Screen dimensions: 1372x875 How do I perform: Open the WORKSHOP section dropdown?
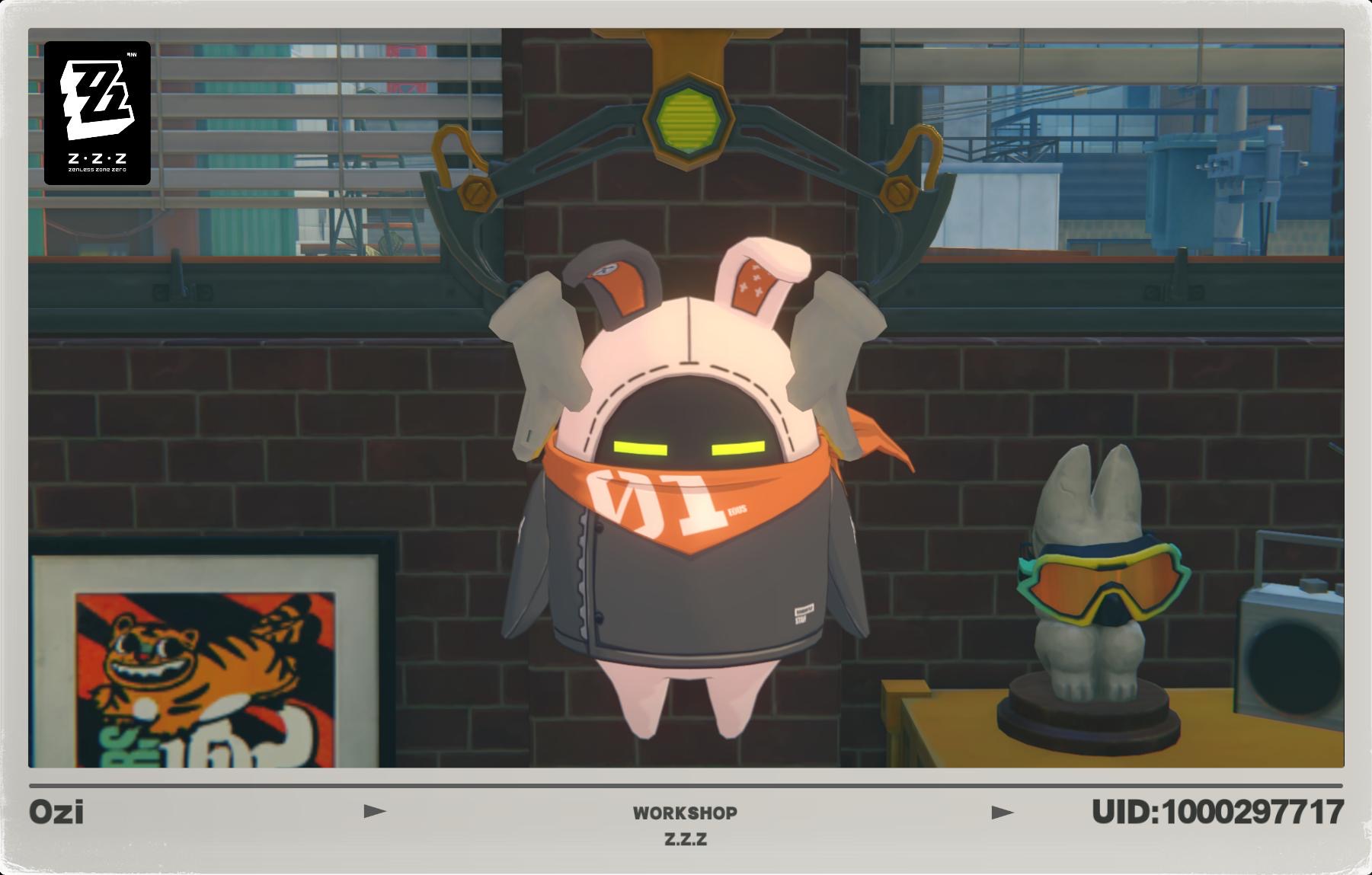[x=685, y=813]
